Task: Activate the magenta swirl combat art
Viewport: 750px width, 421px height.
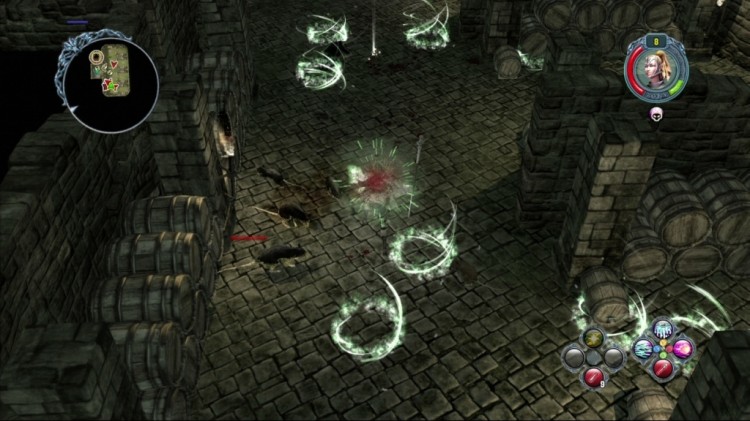Action: 683,348
